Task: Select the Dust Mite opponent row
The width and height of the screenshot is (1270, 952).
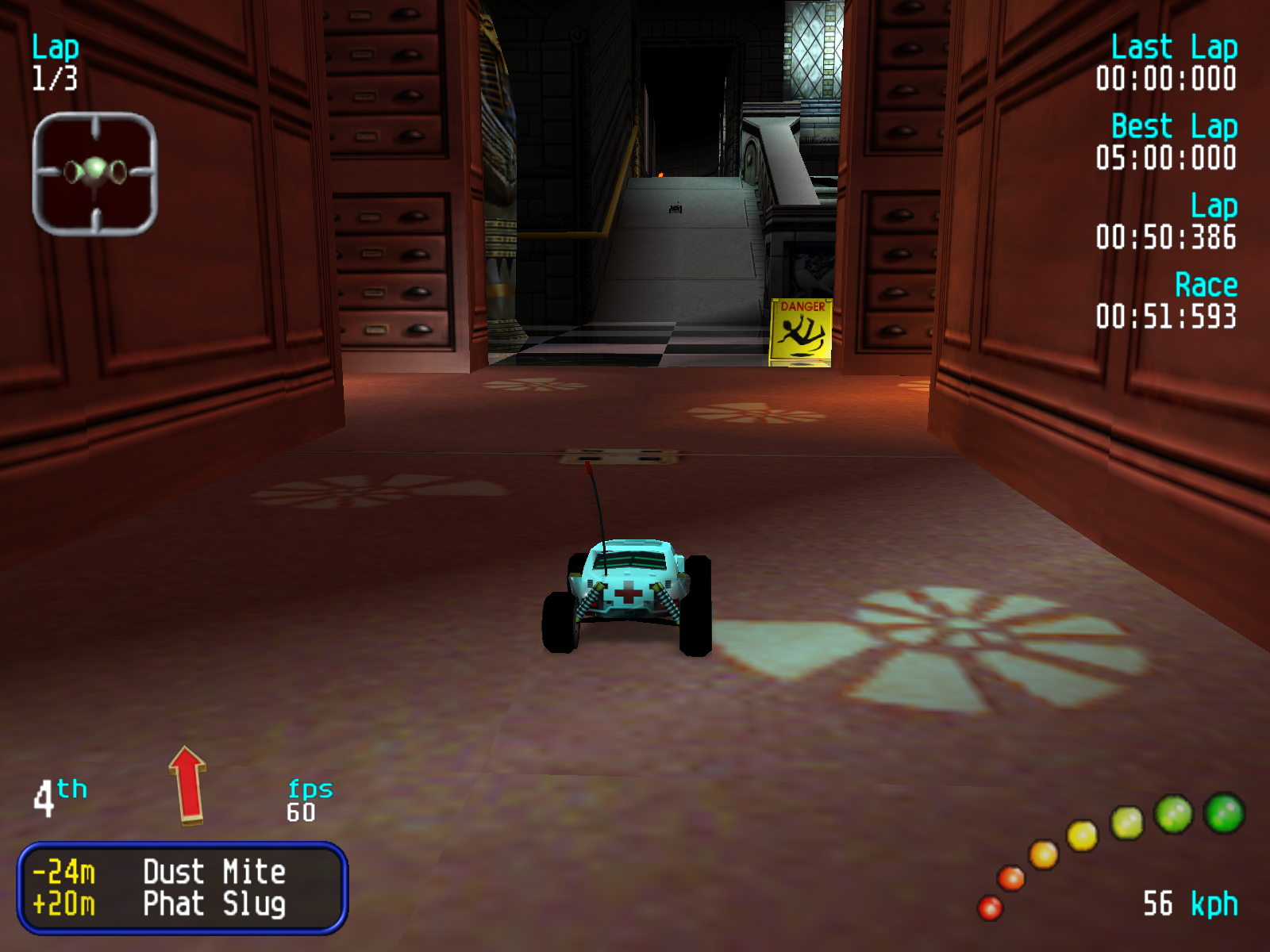Action: coord(182,872)
